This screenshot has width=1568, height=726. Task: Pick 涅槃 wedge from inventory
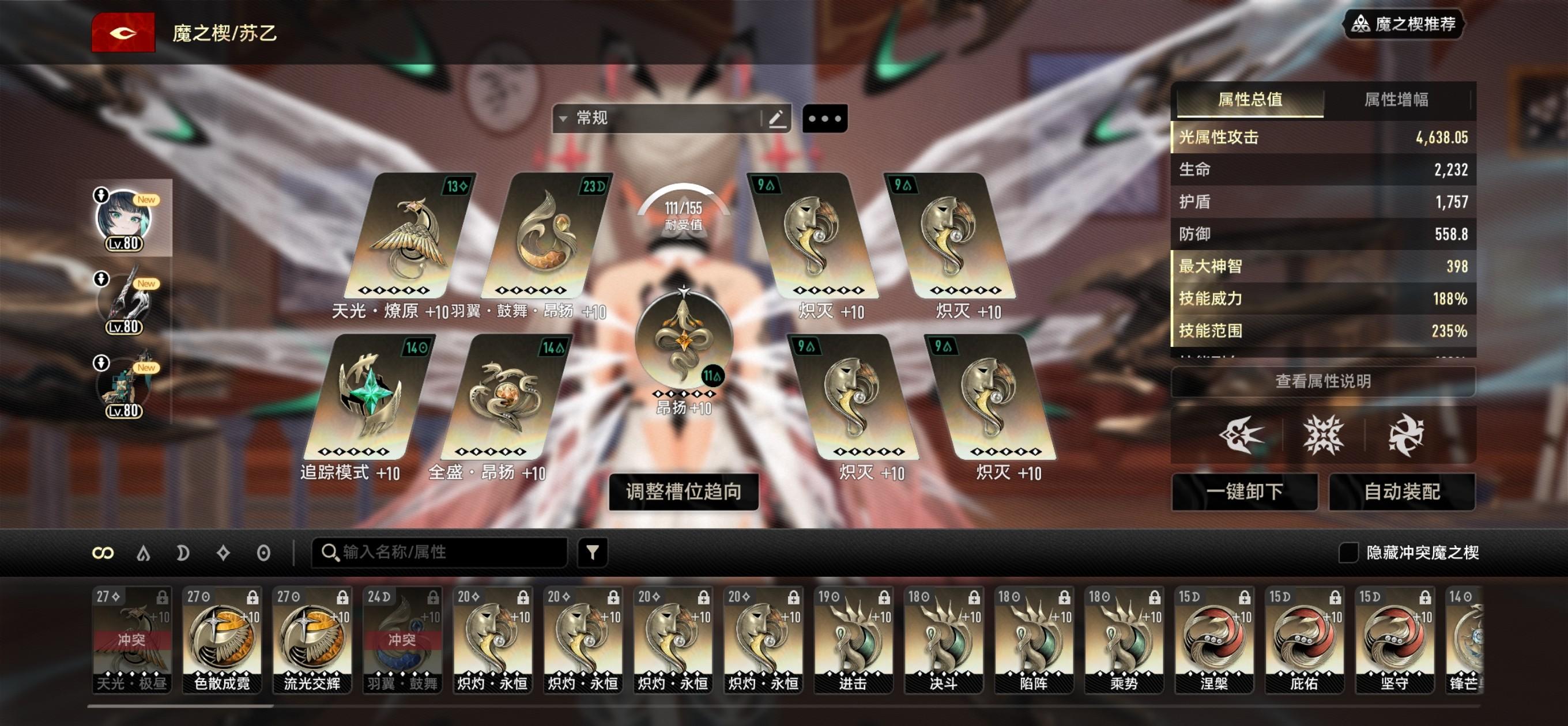click(x=1213, y=640)
